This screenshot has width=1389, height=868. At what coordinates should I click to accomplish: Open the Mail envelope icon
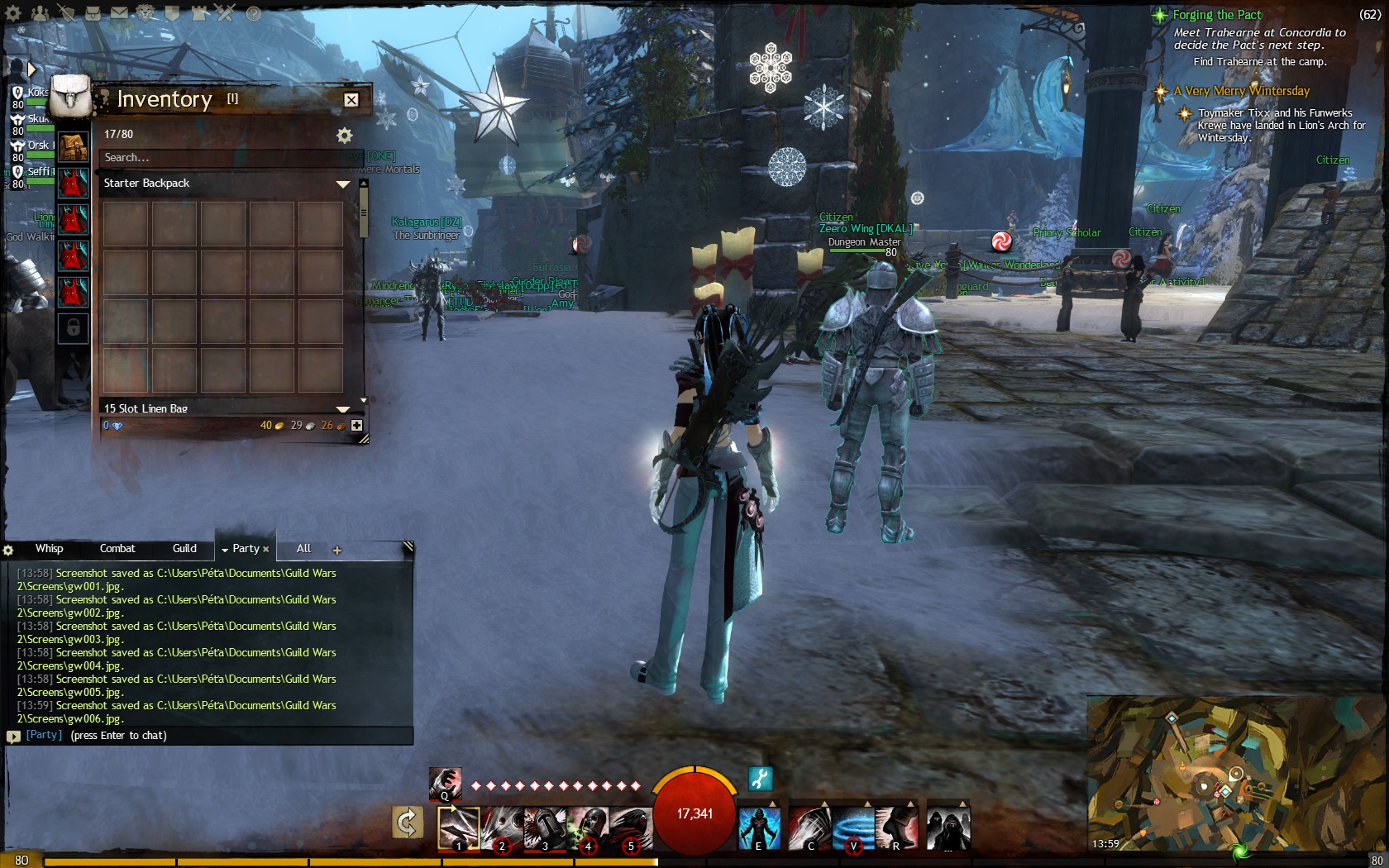click(x=119, y=13)
